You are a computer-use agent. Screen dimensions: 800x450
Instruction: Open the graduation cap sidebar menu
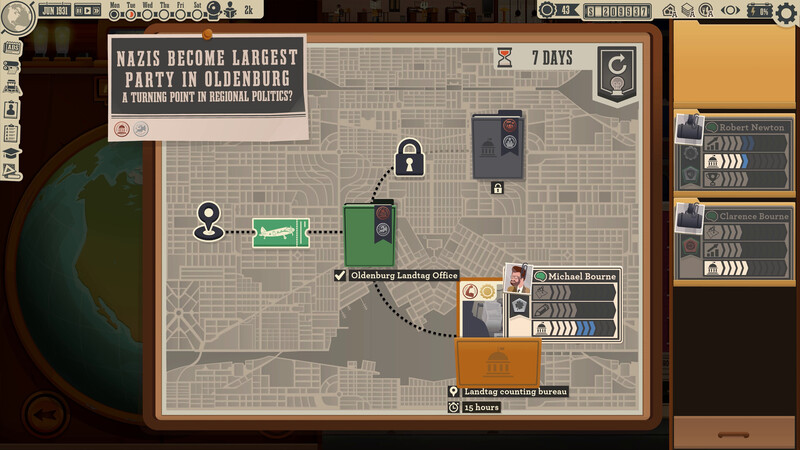tap(13, 154)
